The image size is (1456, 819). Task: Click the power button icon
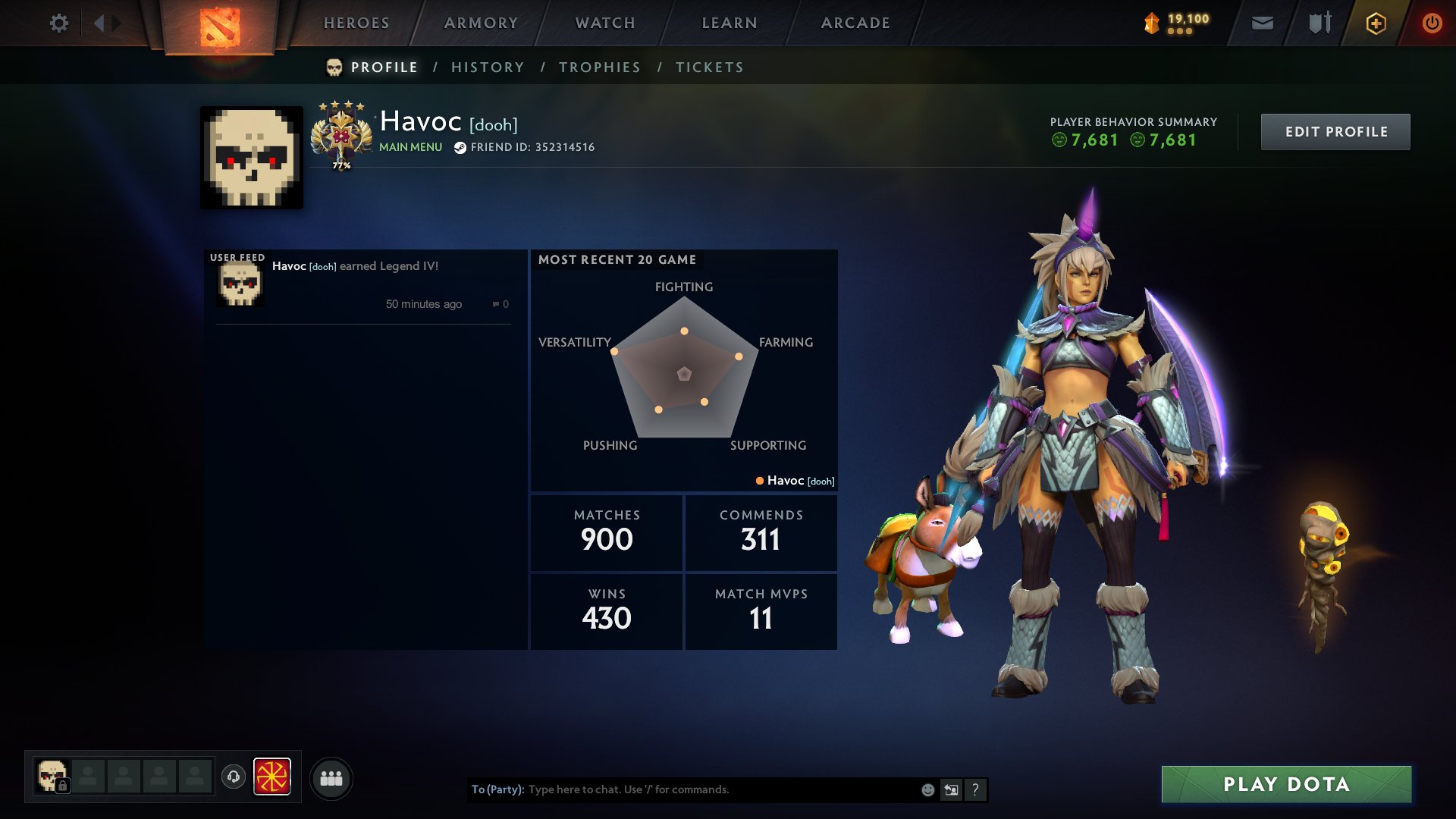(x=1432, y=23)
